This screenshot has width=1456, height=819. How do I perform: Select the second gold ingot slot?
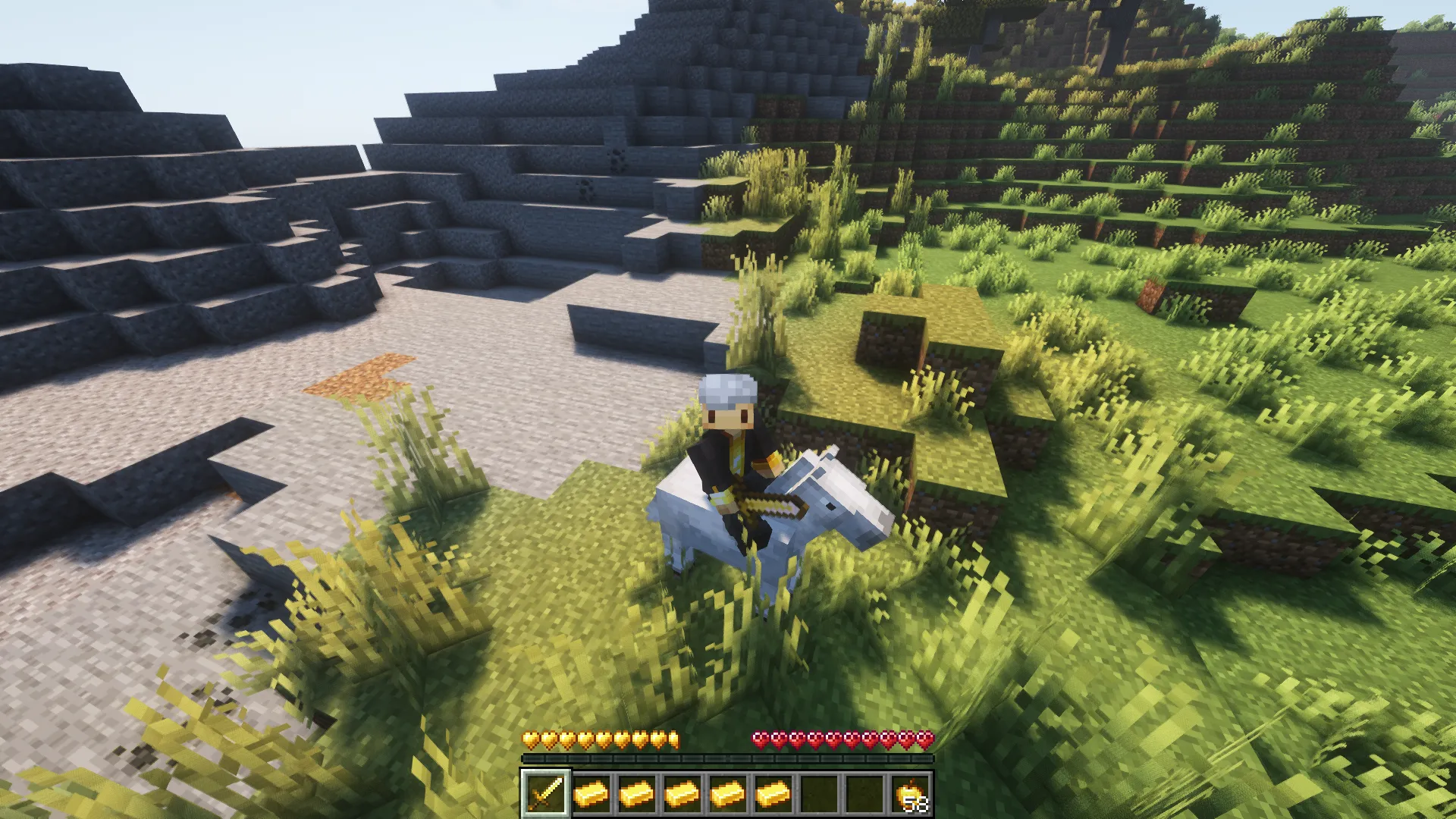pos(639,792)
